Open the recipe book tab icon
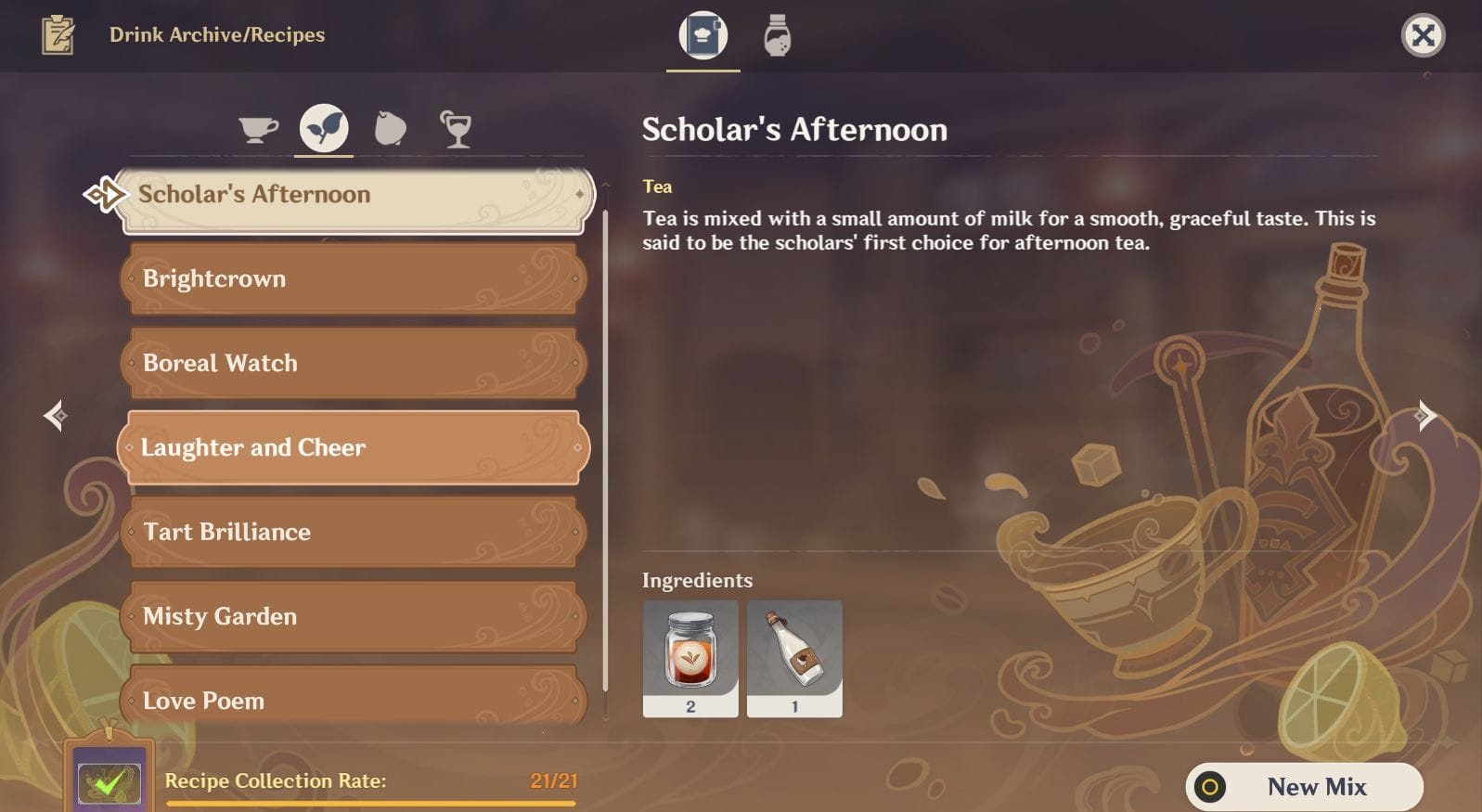The height and width of the screenshot is (812, 1482). tap(702, 34)
